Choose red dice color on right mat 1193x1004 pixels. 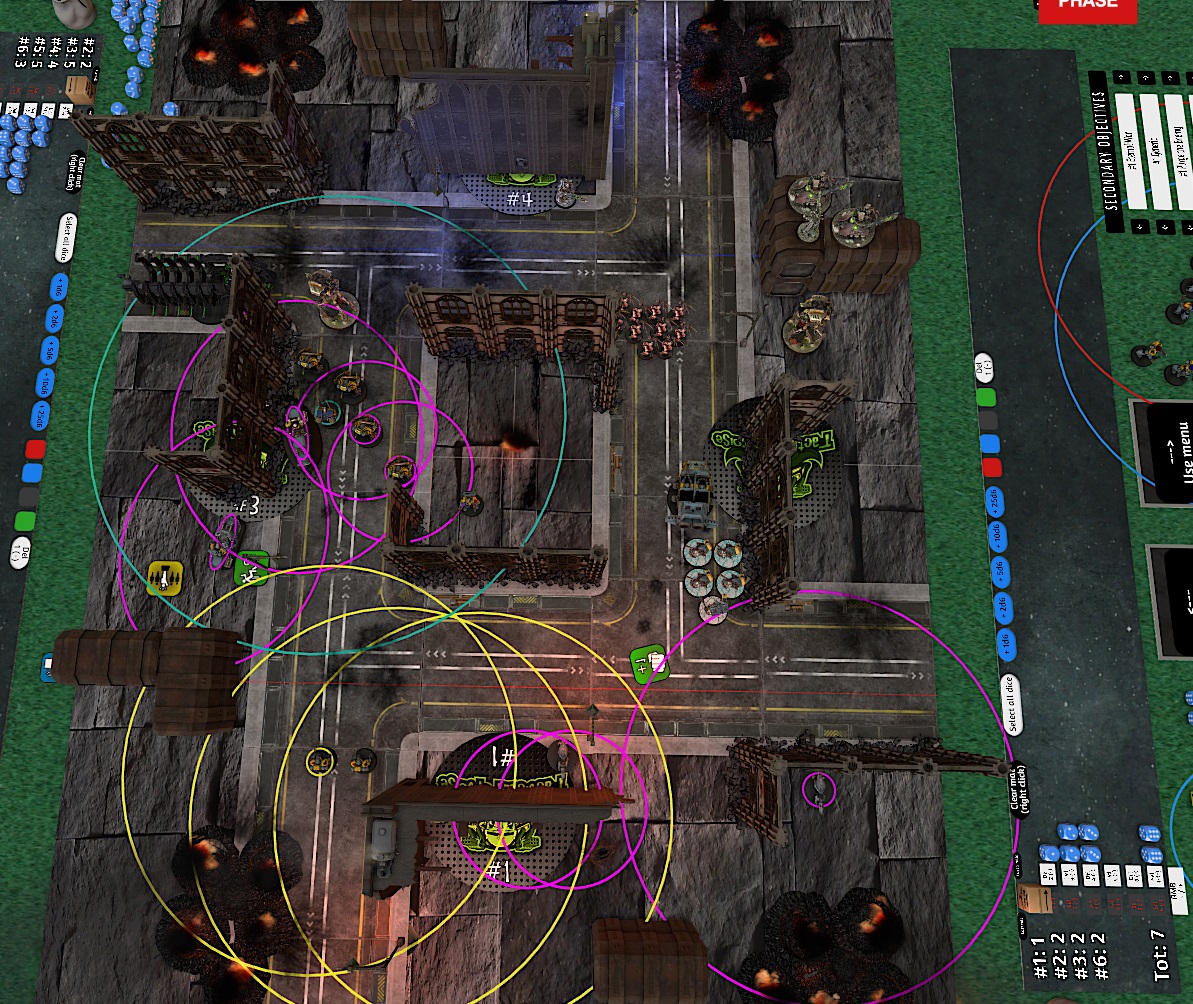tap(991, 467)
